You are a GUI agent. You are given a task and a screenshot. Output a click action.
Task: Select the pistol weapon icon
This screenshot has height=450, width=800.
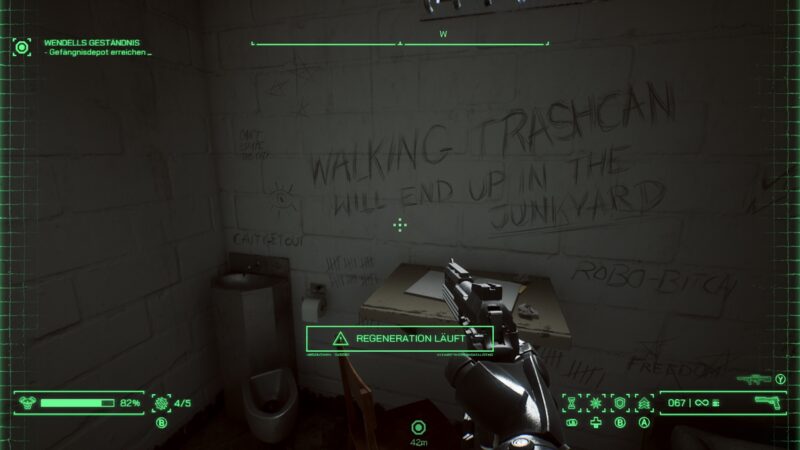[767, 403]
